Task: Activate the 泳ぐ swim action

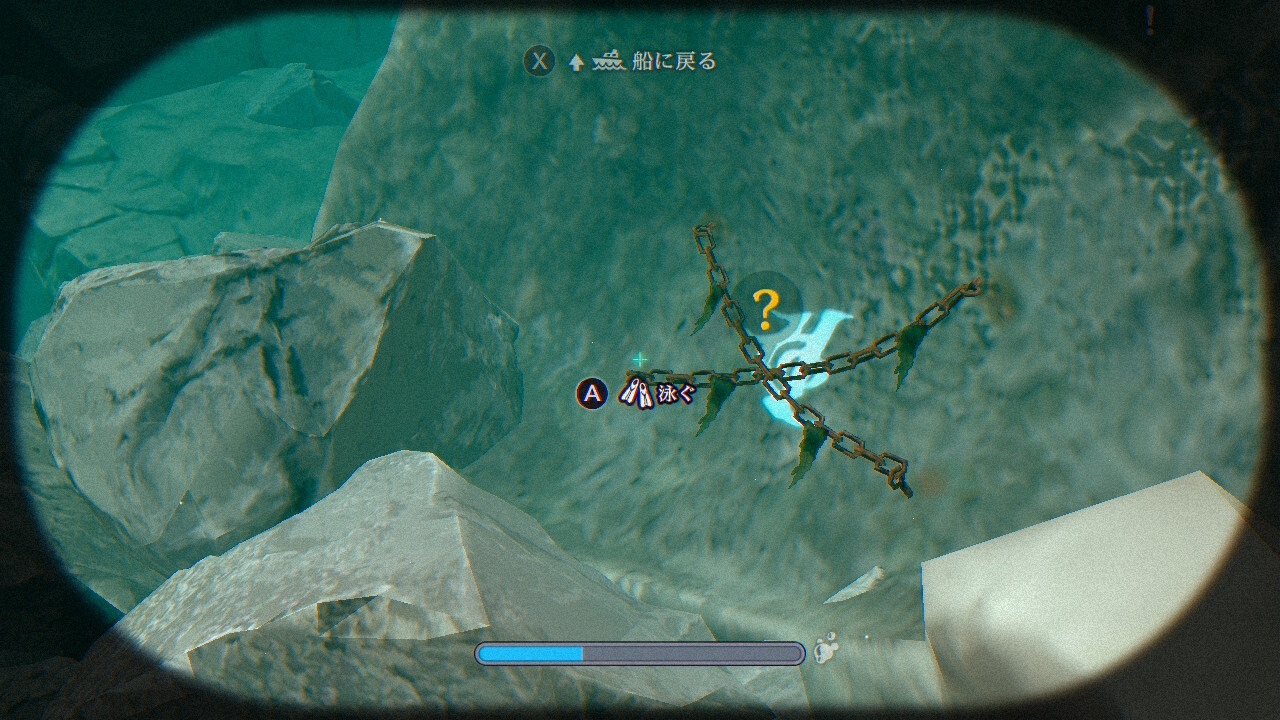Action: pyautogui.click(x=675, y=394)
